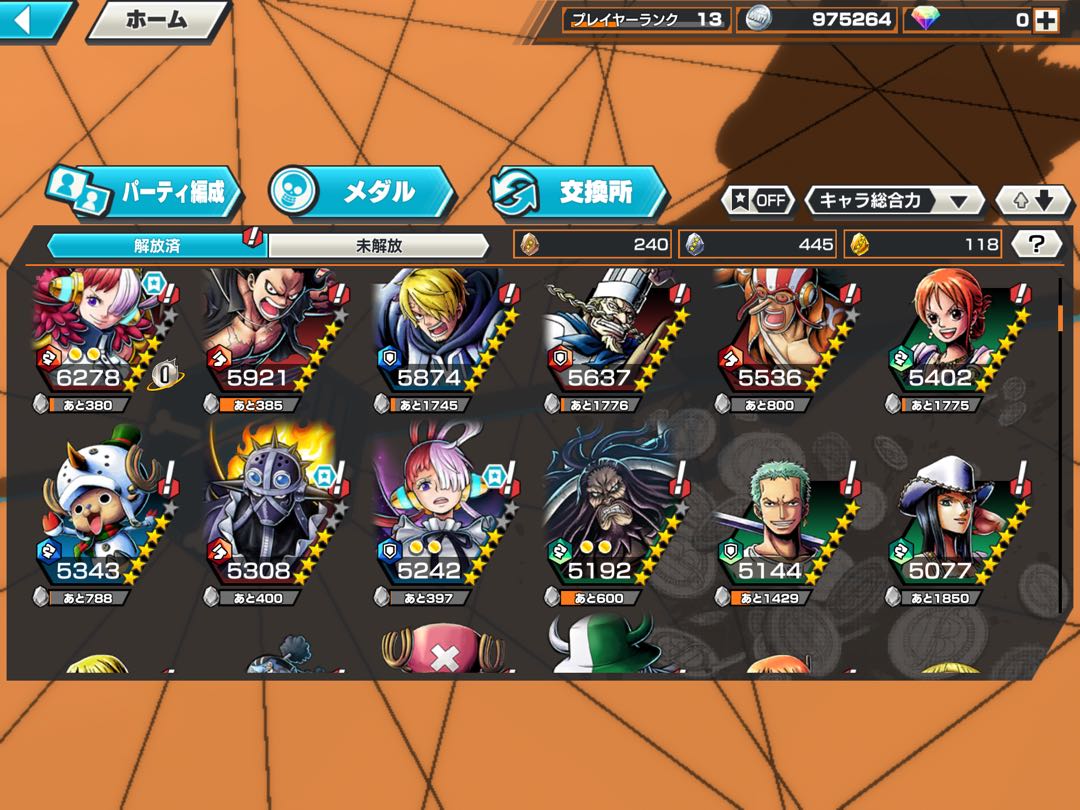This screenshot has width=1080, height=810.
Task: Return to ホーム screen
Action: pos(157,20)
